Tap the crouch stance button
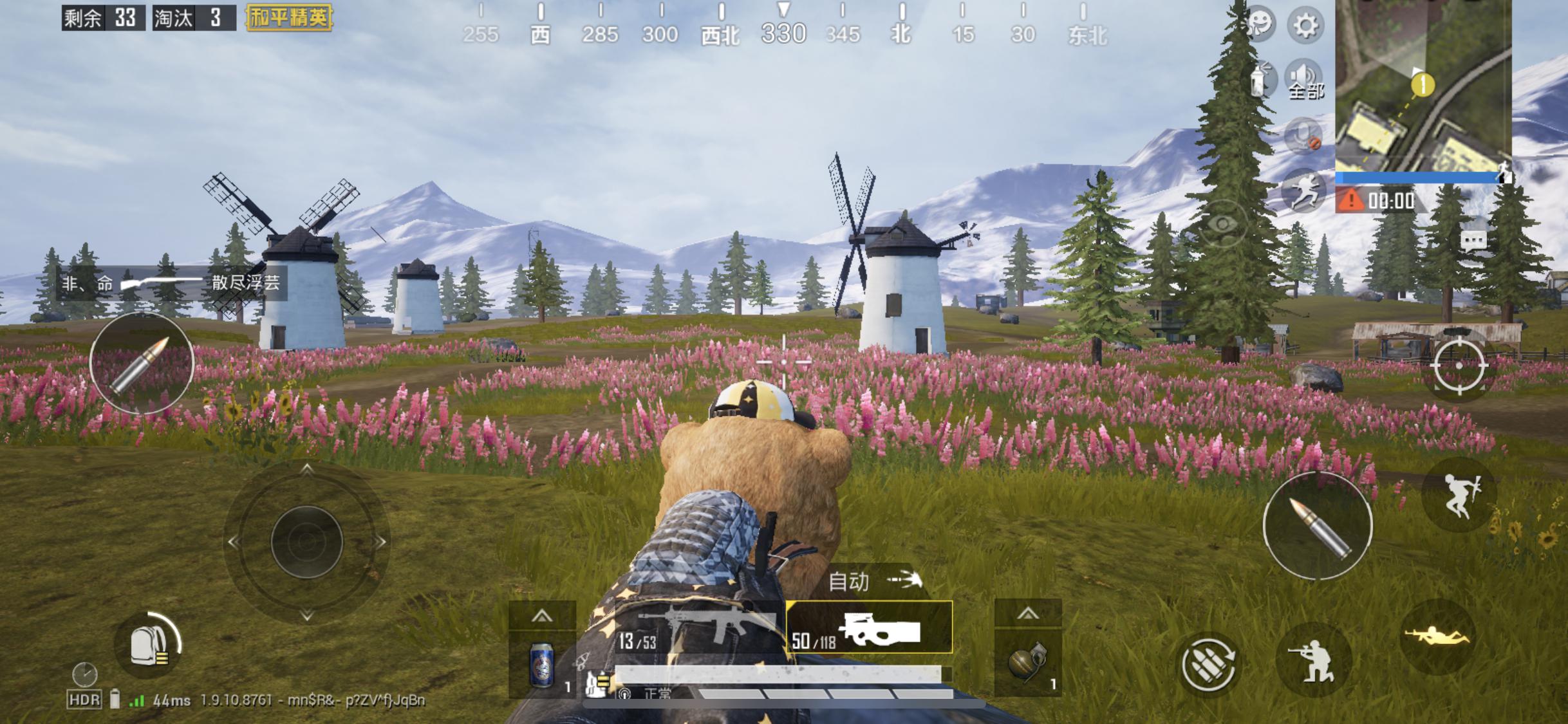This screenshot has width=1568, height=724. [1313, 661]
